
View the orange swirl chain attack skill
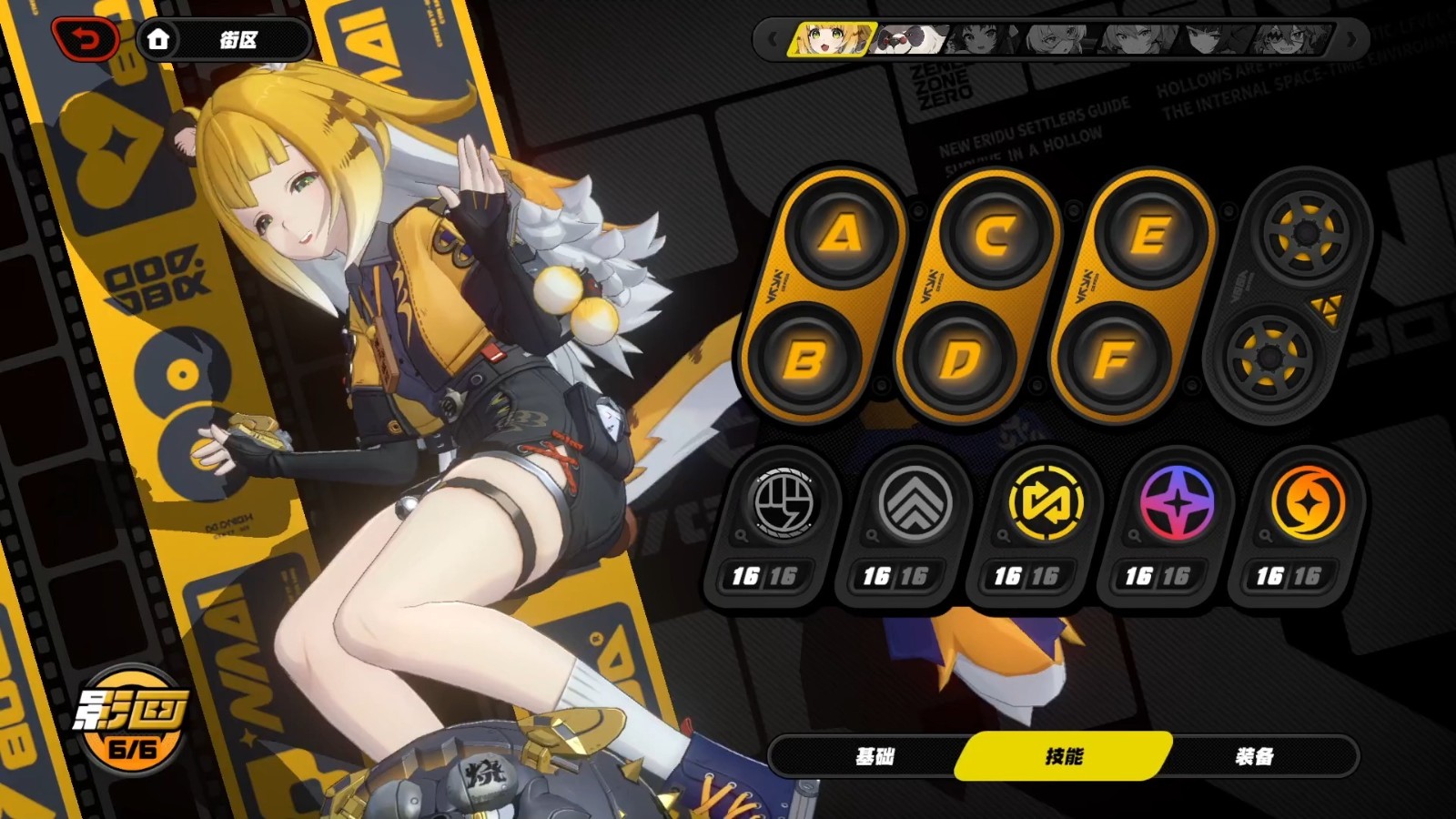pos(1308,503)
